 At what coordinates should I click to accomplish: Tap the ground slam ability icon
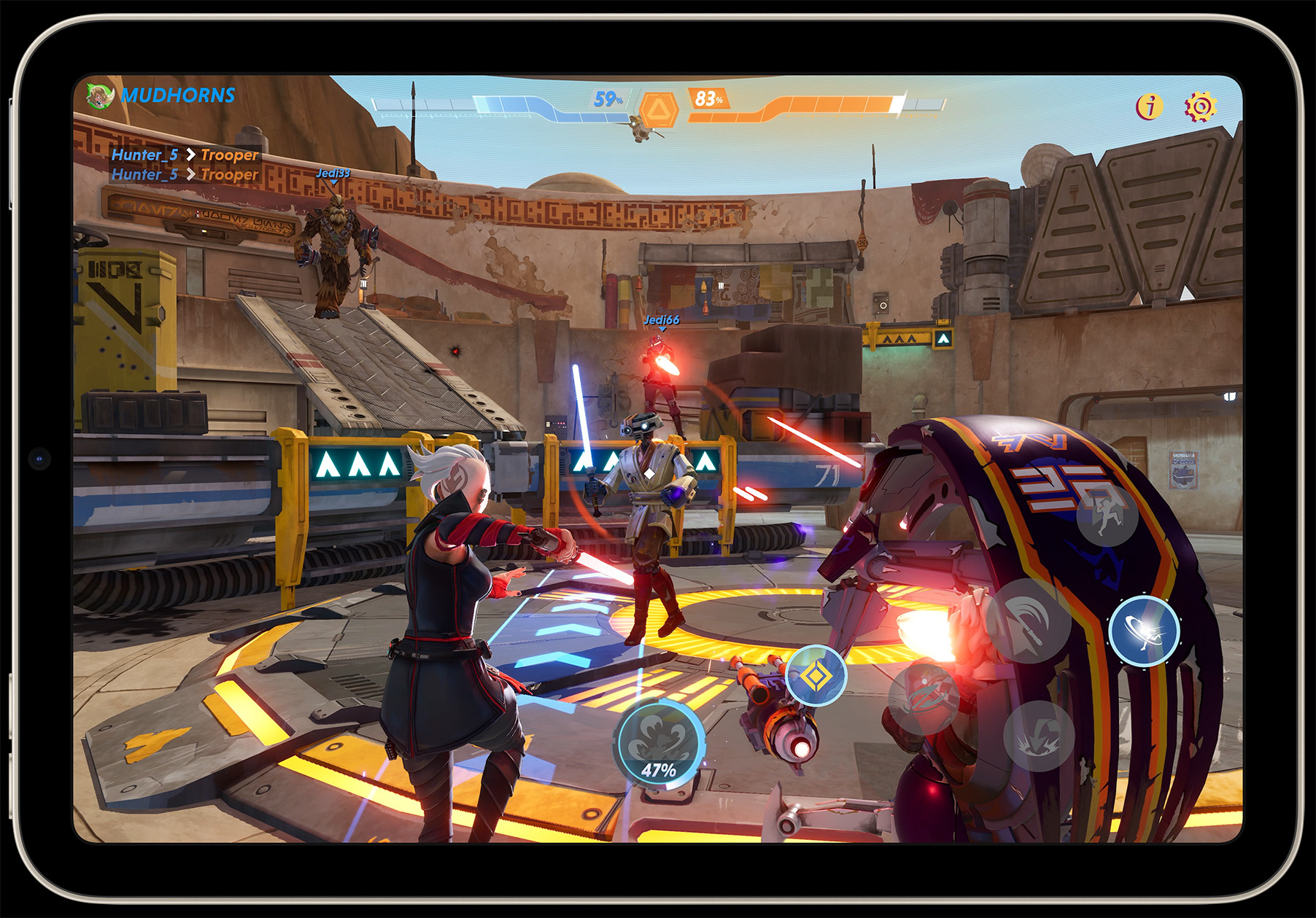1037,737
